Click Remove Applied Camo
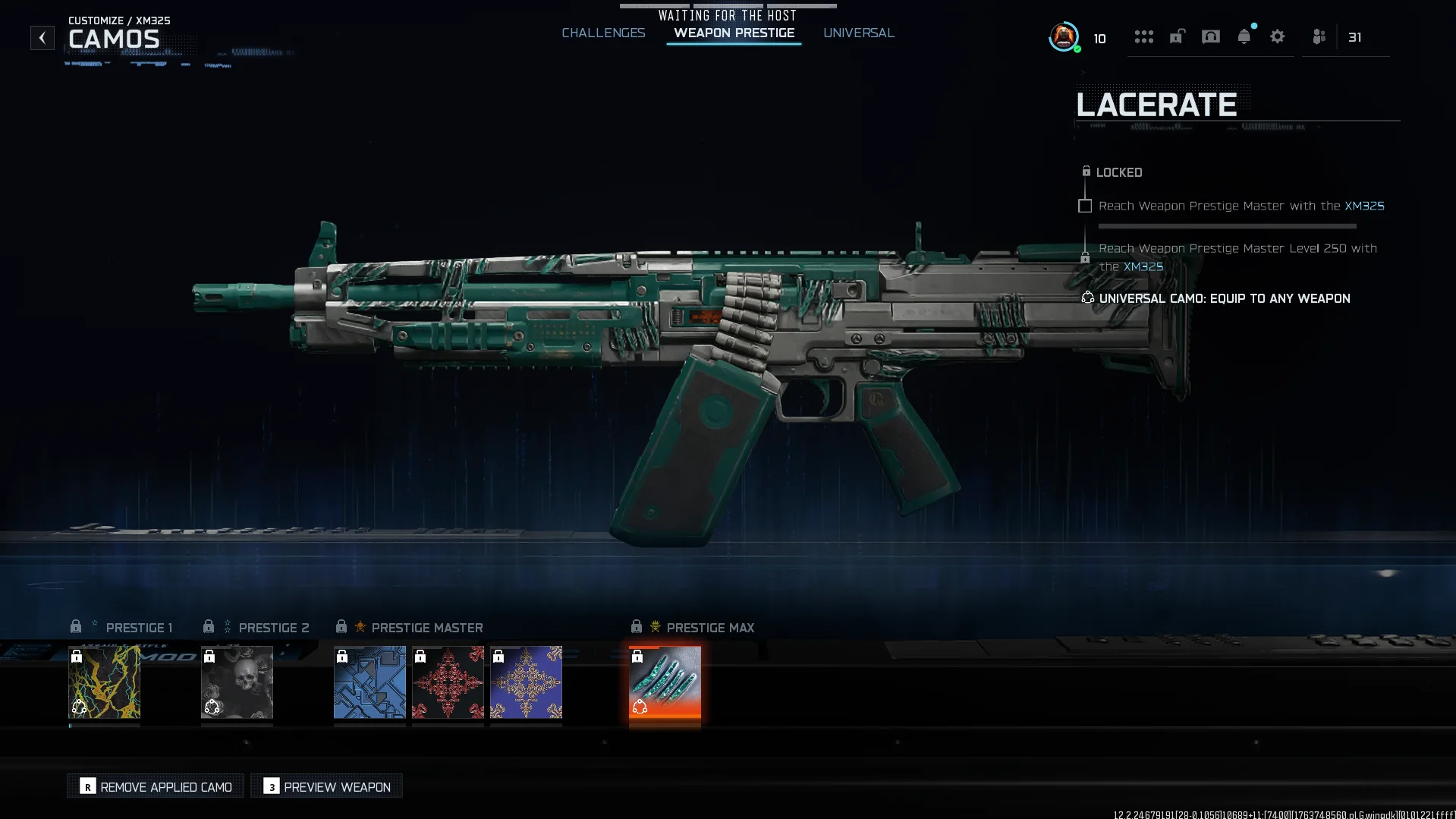The height and width of the screenshot is (819, 1456). (156, 786)
